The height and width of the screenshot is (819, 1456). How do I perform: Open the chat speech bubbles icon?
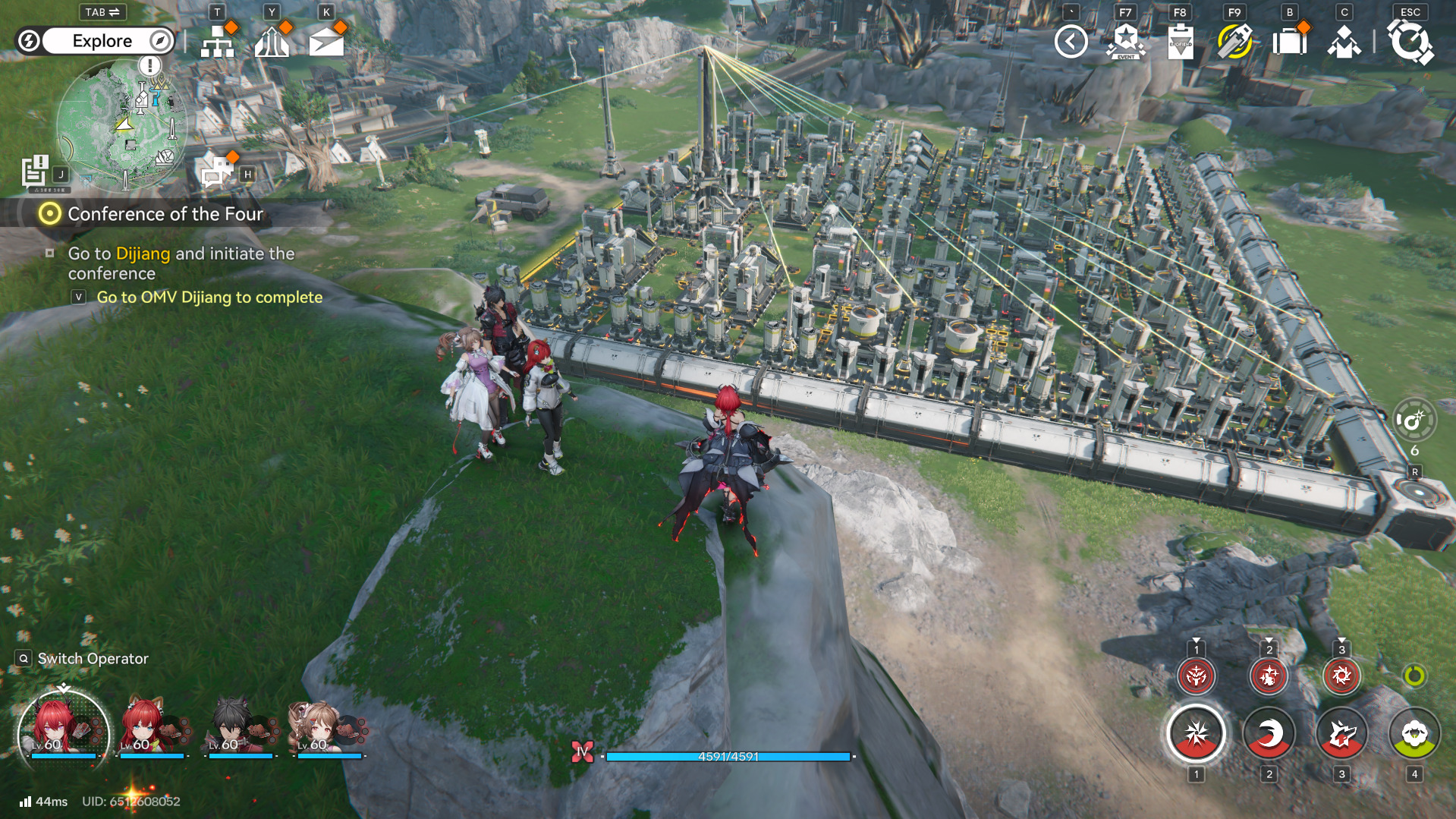tap(217, 172)
